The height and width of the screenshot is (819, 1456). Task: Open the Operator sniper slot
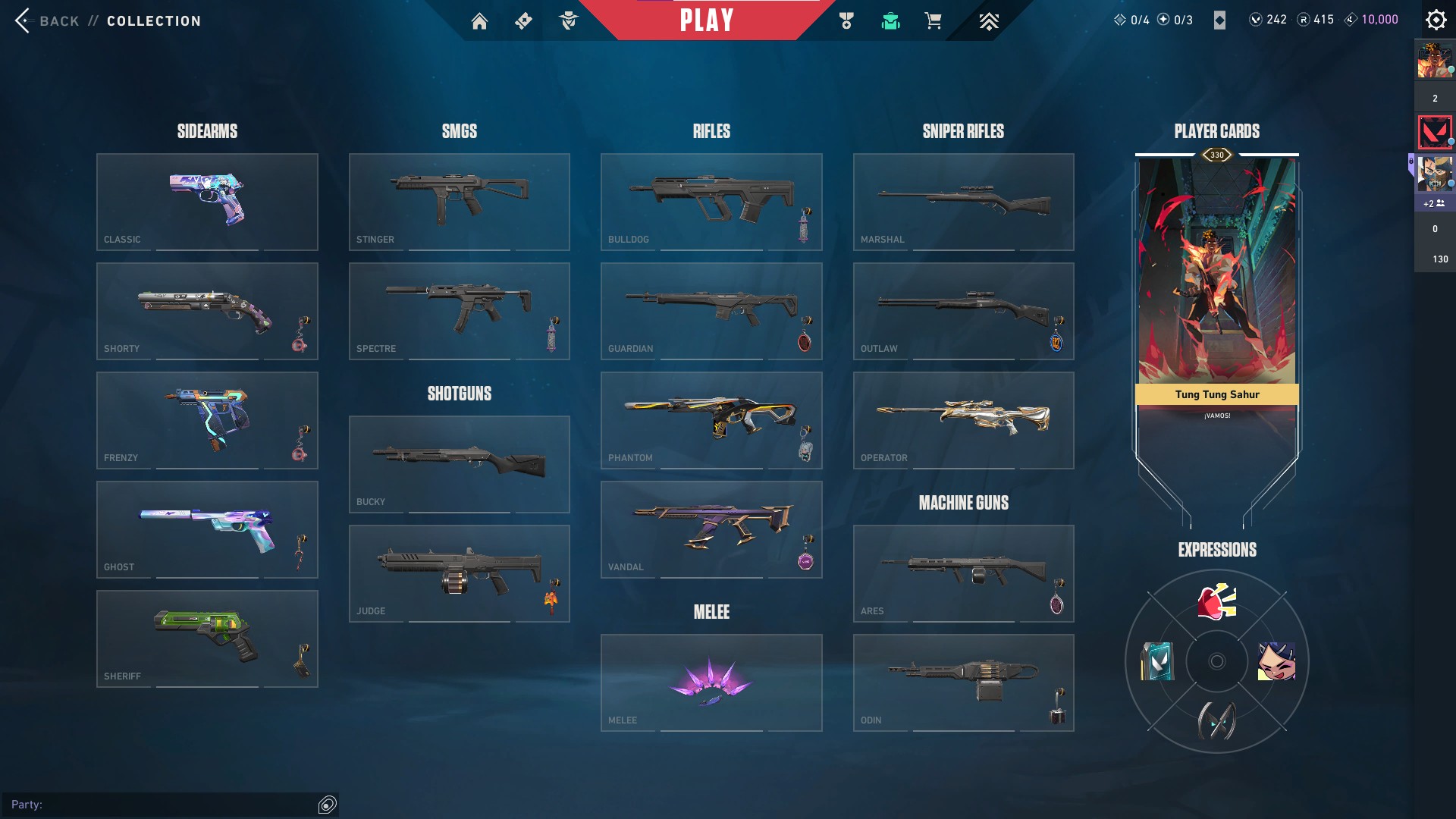[963, 420]
